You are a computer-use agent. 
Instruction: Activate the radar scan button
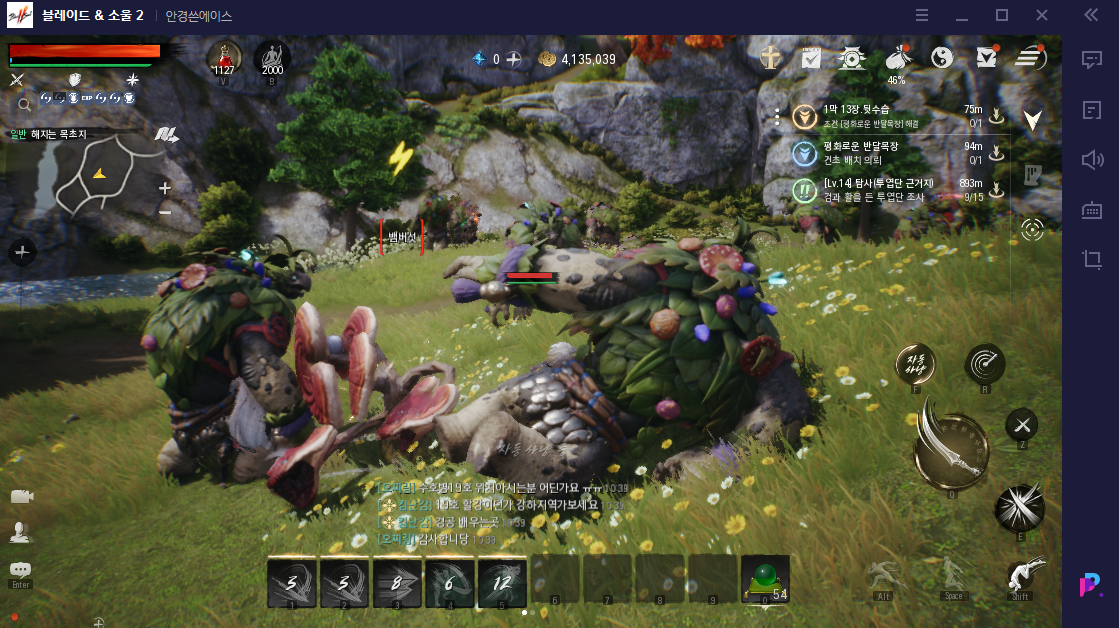coord(984,363)
